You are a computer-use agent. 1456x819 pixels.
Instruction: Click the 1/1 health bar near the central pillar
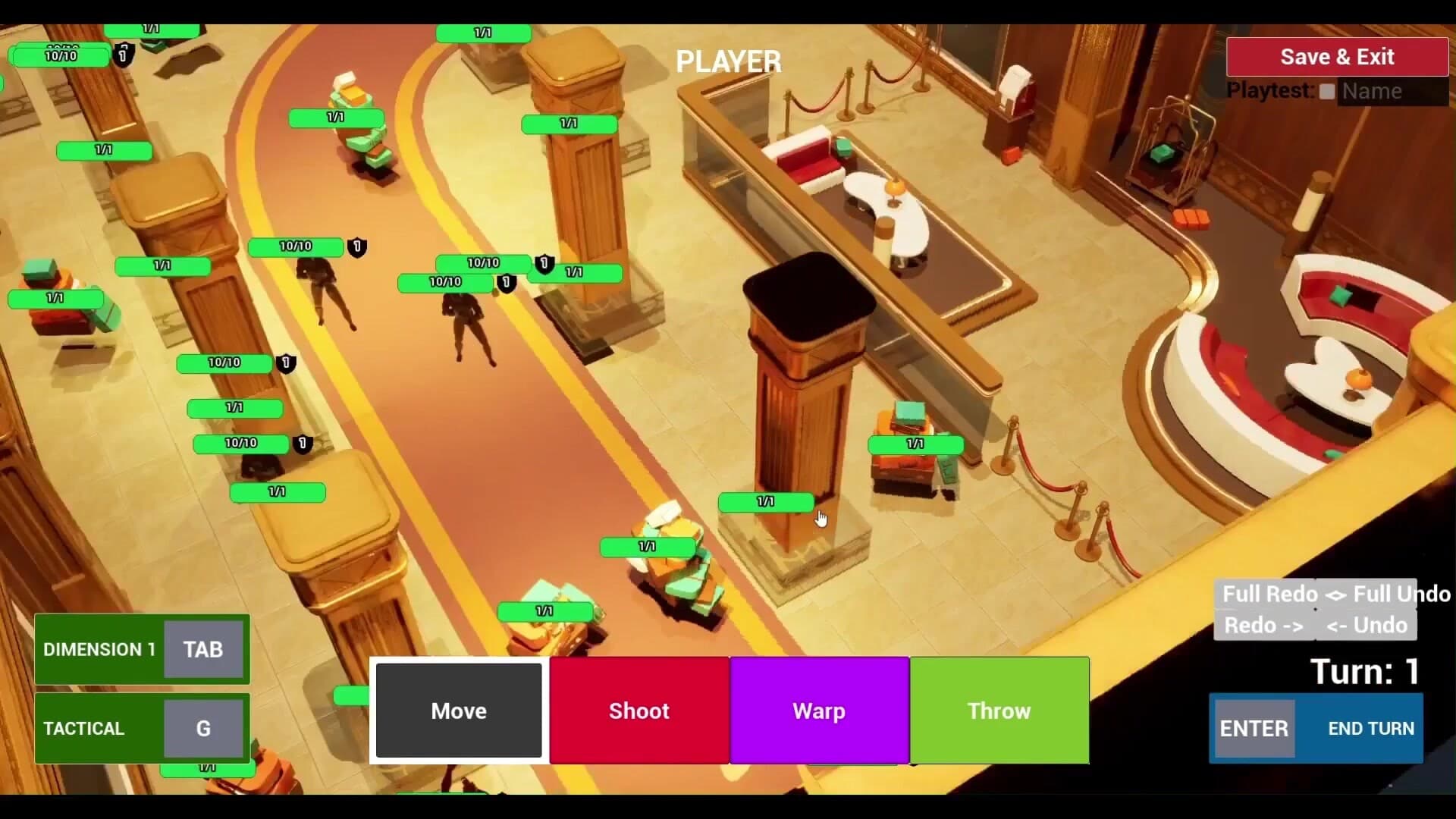[x=766, y=501]
